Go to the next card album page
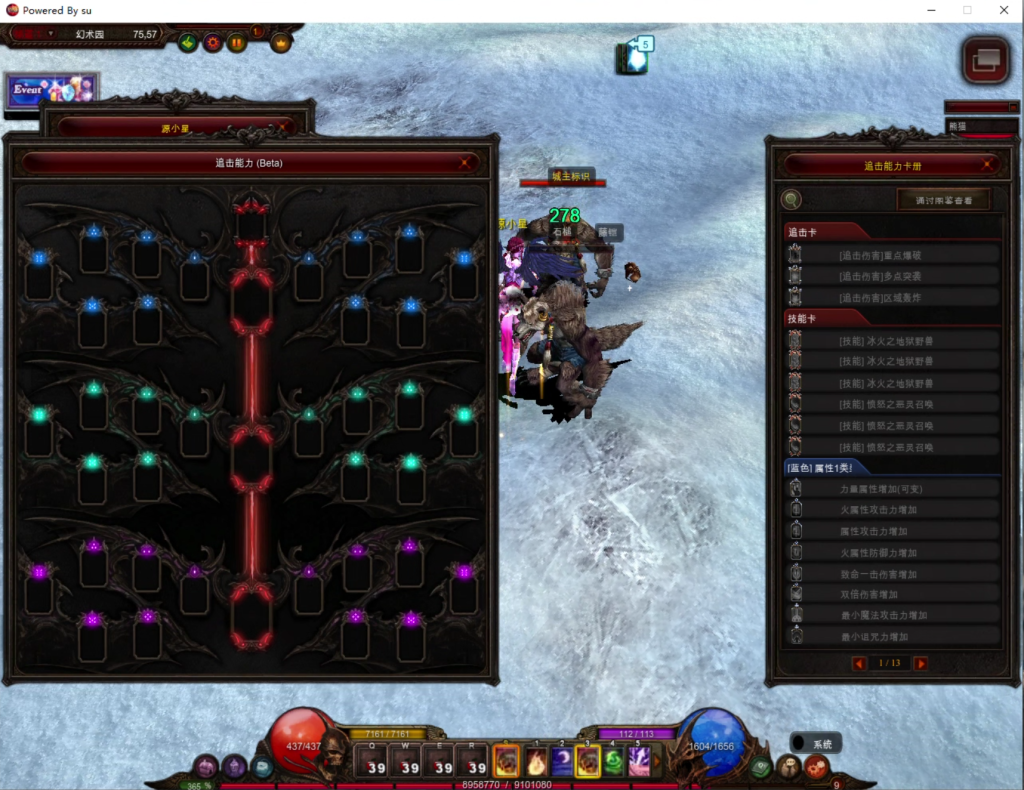The width and height of the screenshot is (1024, 790). pyautogui.click(x=920, y=663)
